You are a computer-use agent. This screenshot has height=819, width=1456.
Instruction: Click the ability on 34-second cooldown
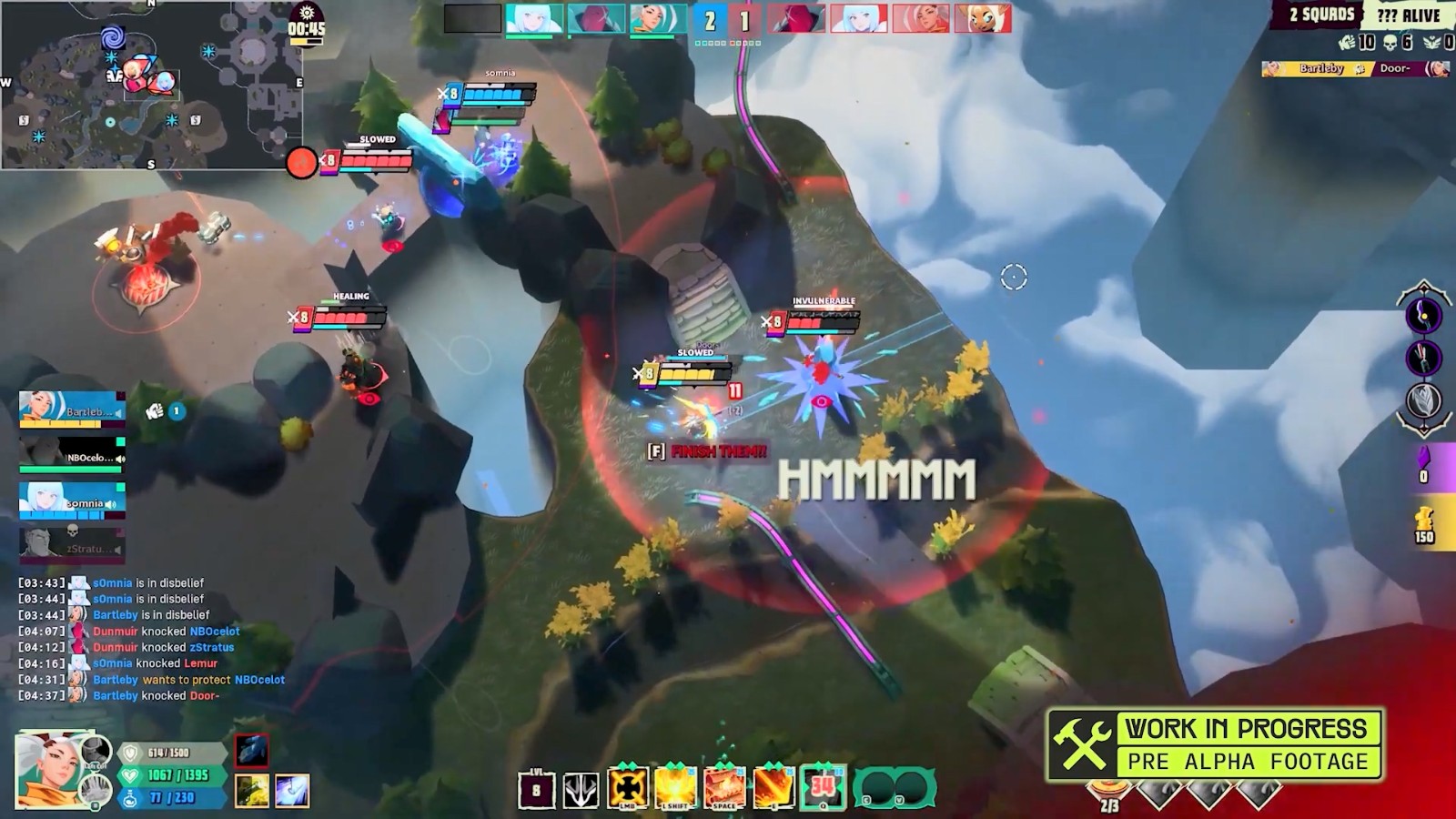(823, 787)
